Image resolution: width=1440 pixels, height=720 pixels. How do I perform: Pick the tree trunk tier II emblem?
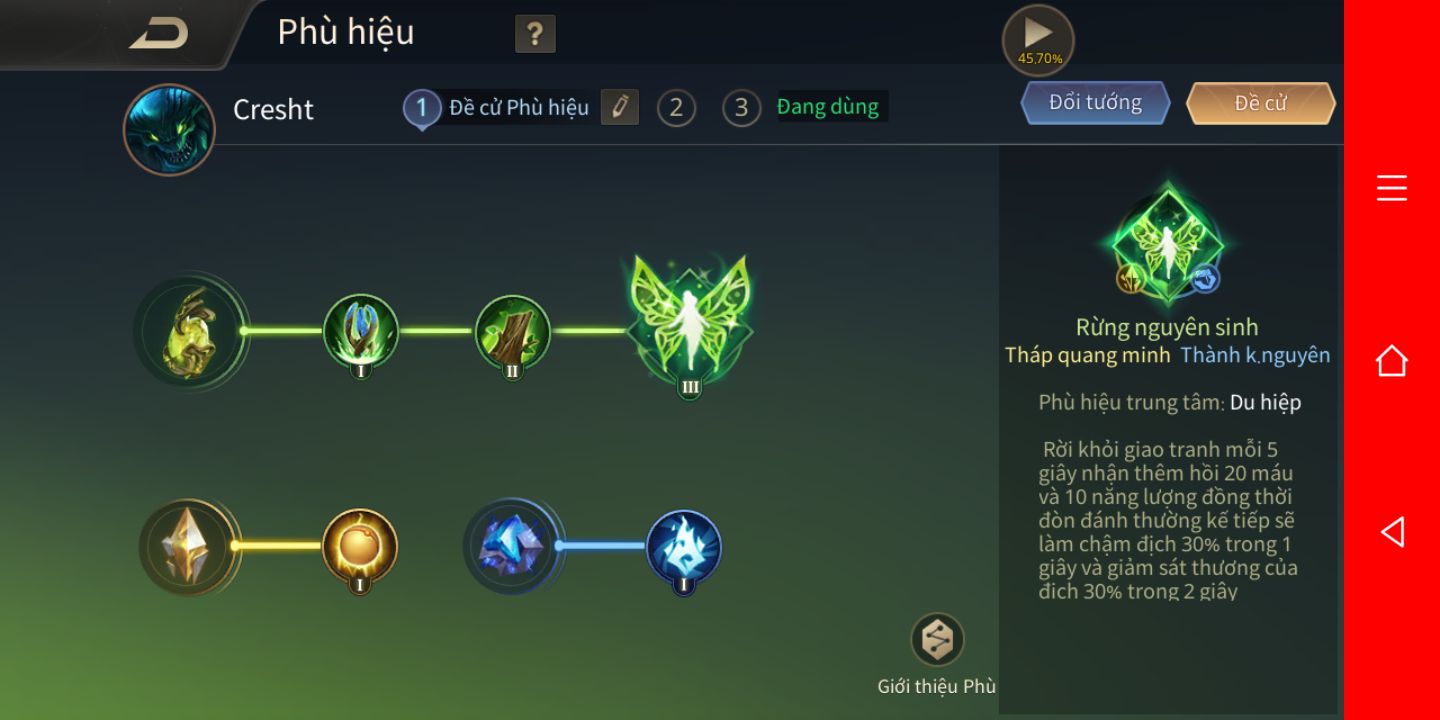(512, 332)
